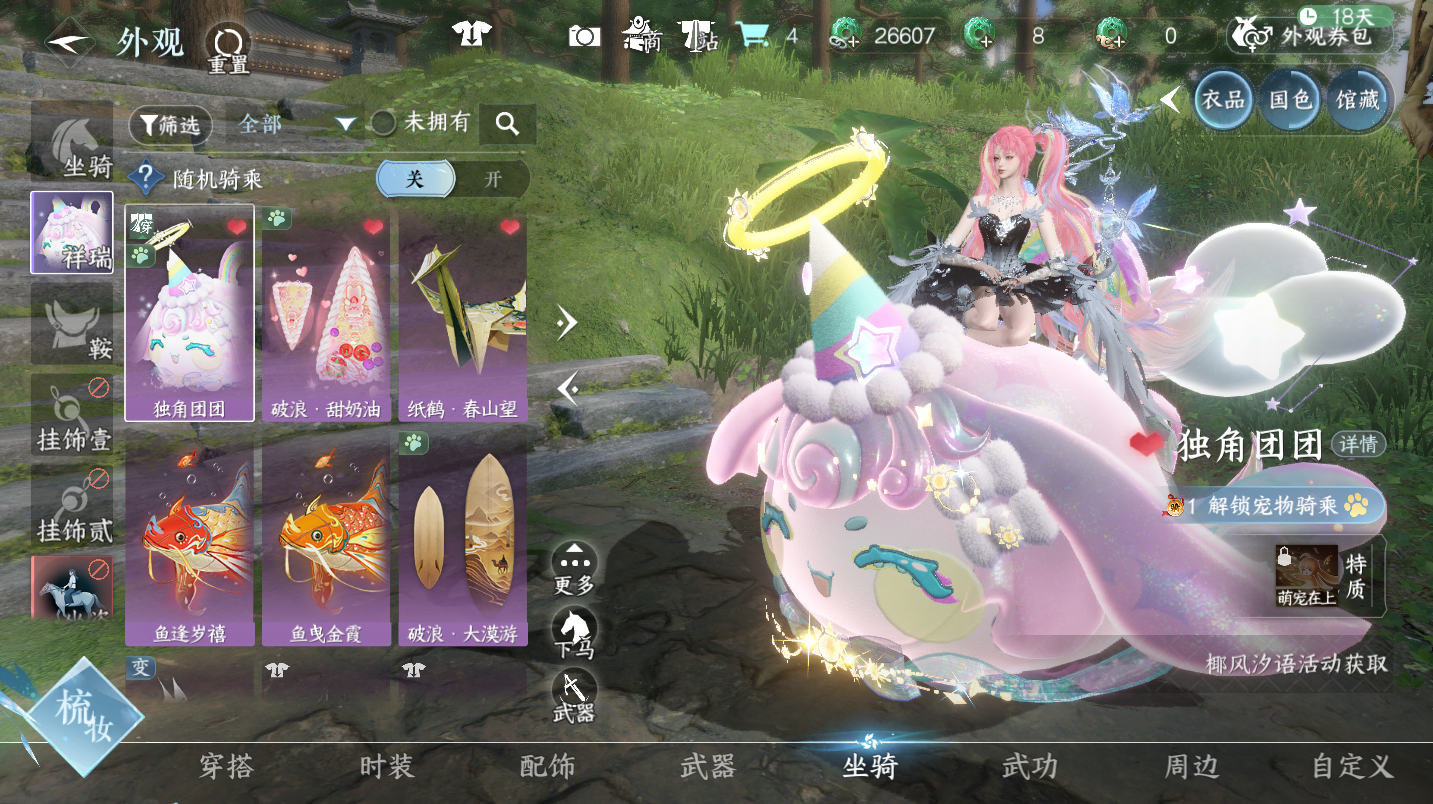Open the 筛选 filter
This screenshot has height=804, width=1433.
click(170, 125)
